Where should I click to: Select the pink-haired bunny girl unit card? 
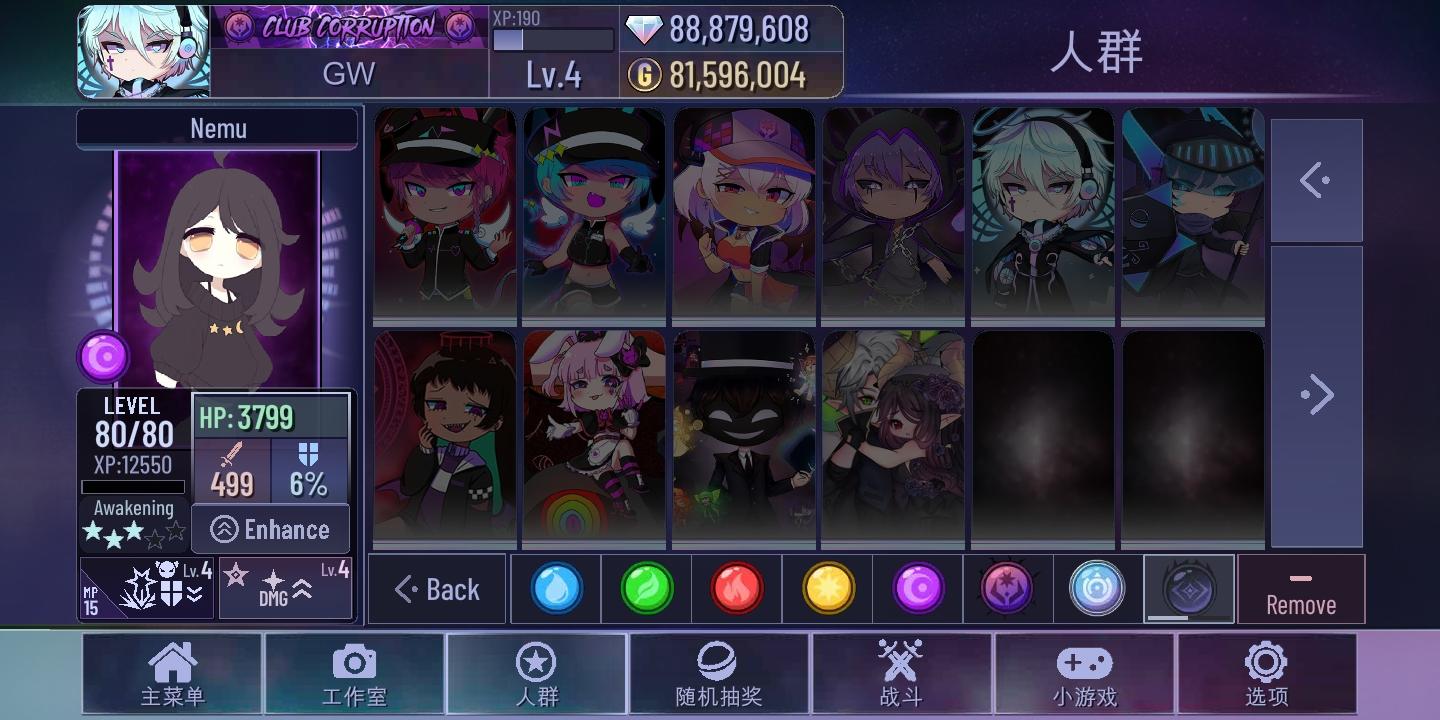(x=594, y=438)
